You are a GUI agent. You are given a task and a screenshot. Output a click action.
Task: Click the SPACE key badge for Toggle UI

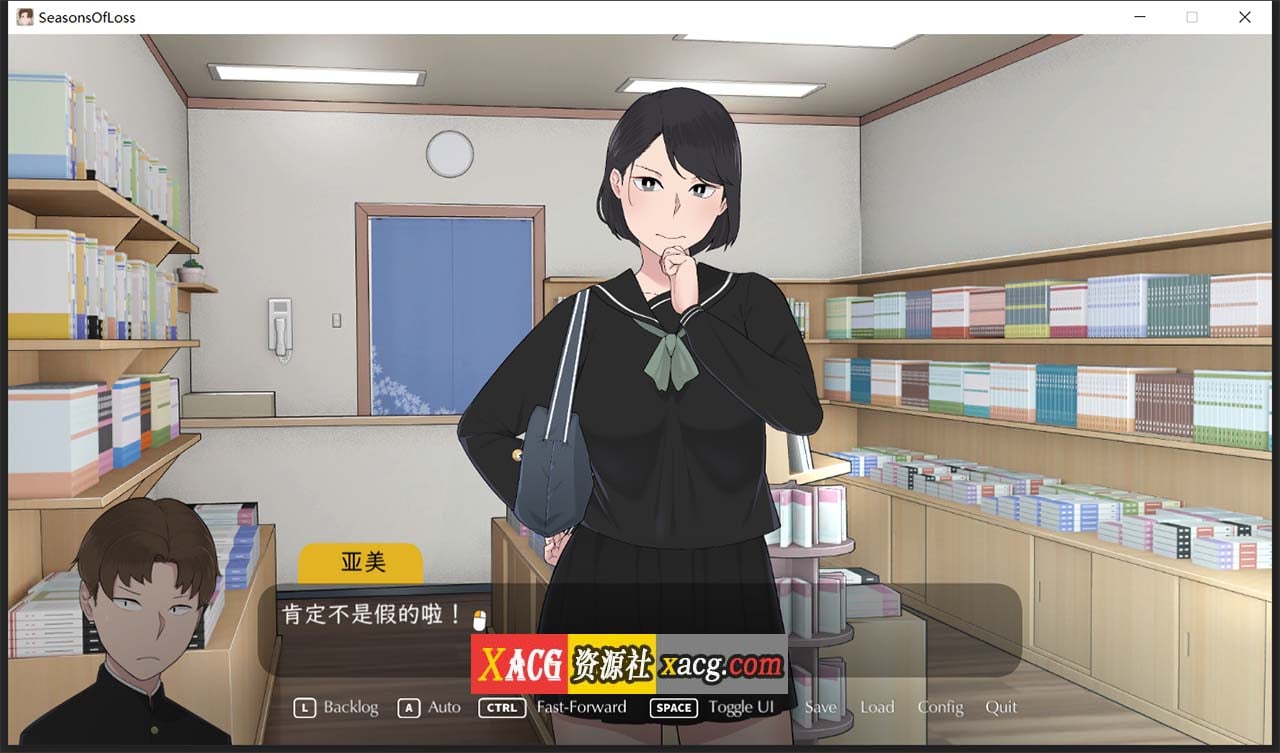[x=673, y=708]
